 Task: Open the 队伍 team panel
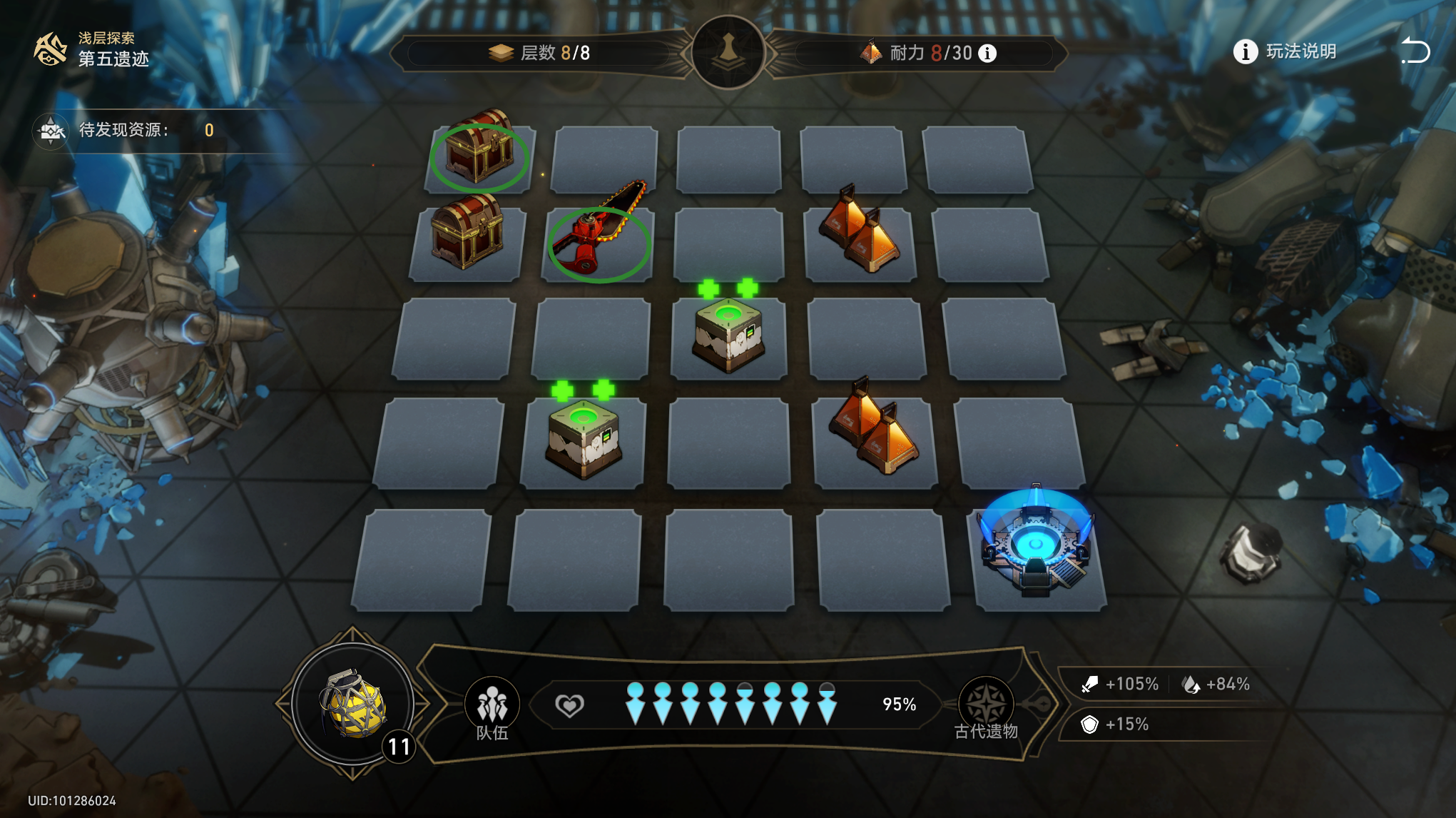(492, 708)
